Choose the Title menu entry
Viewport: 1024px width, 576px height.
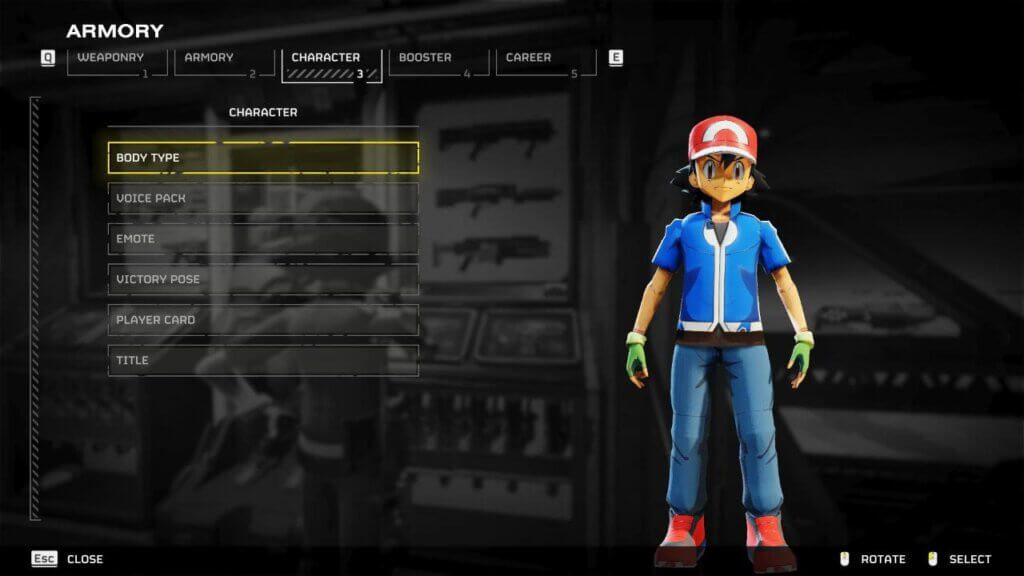point(263,360)
